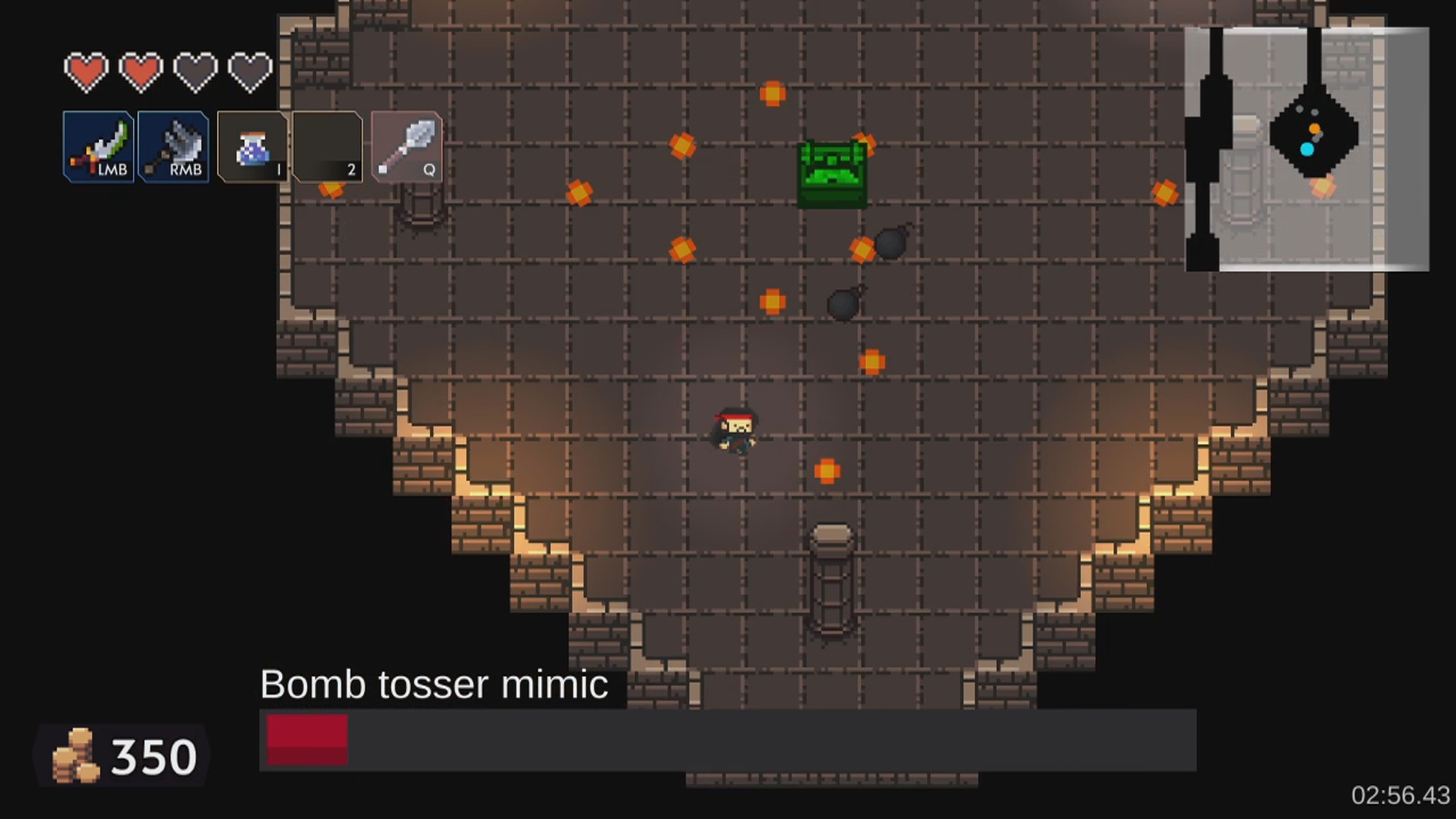Use the blue potion in slot 1
Image resolution: width=1456 pixels, height=819 pixels.
[253, 146]
